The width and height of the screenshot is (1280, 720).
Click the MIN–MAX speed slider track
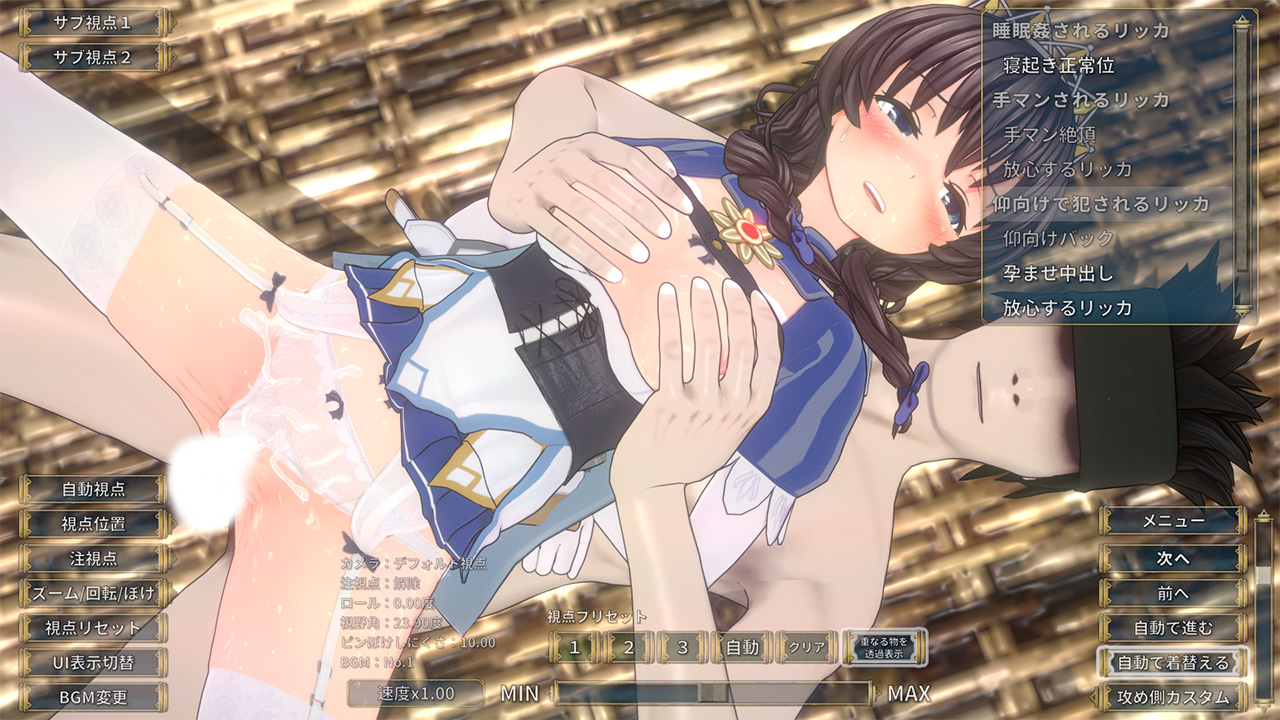click(x=713, y=693)
